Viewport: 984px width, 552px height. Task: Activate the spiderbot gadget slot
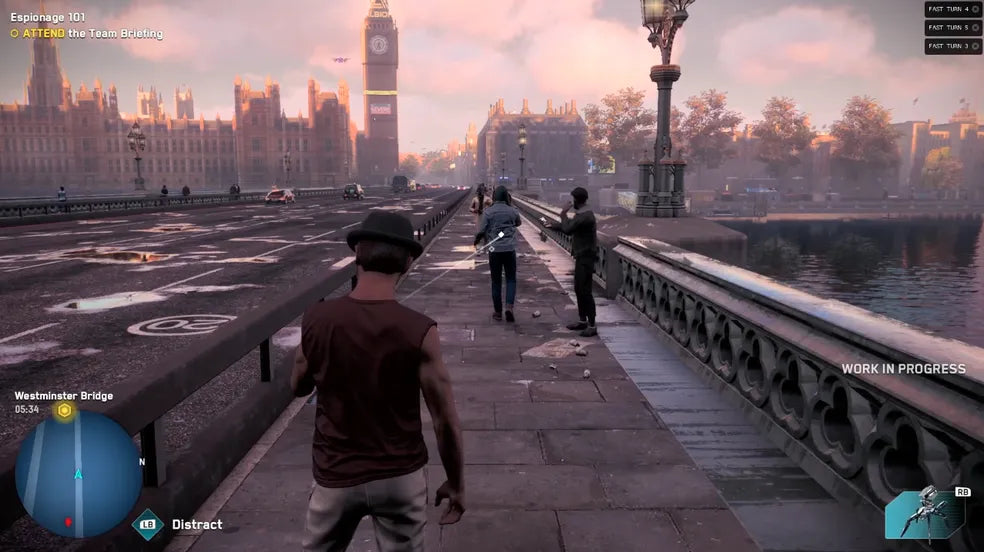tap(925, 513)
